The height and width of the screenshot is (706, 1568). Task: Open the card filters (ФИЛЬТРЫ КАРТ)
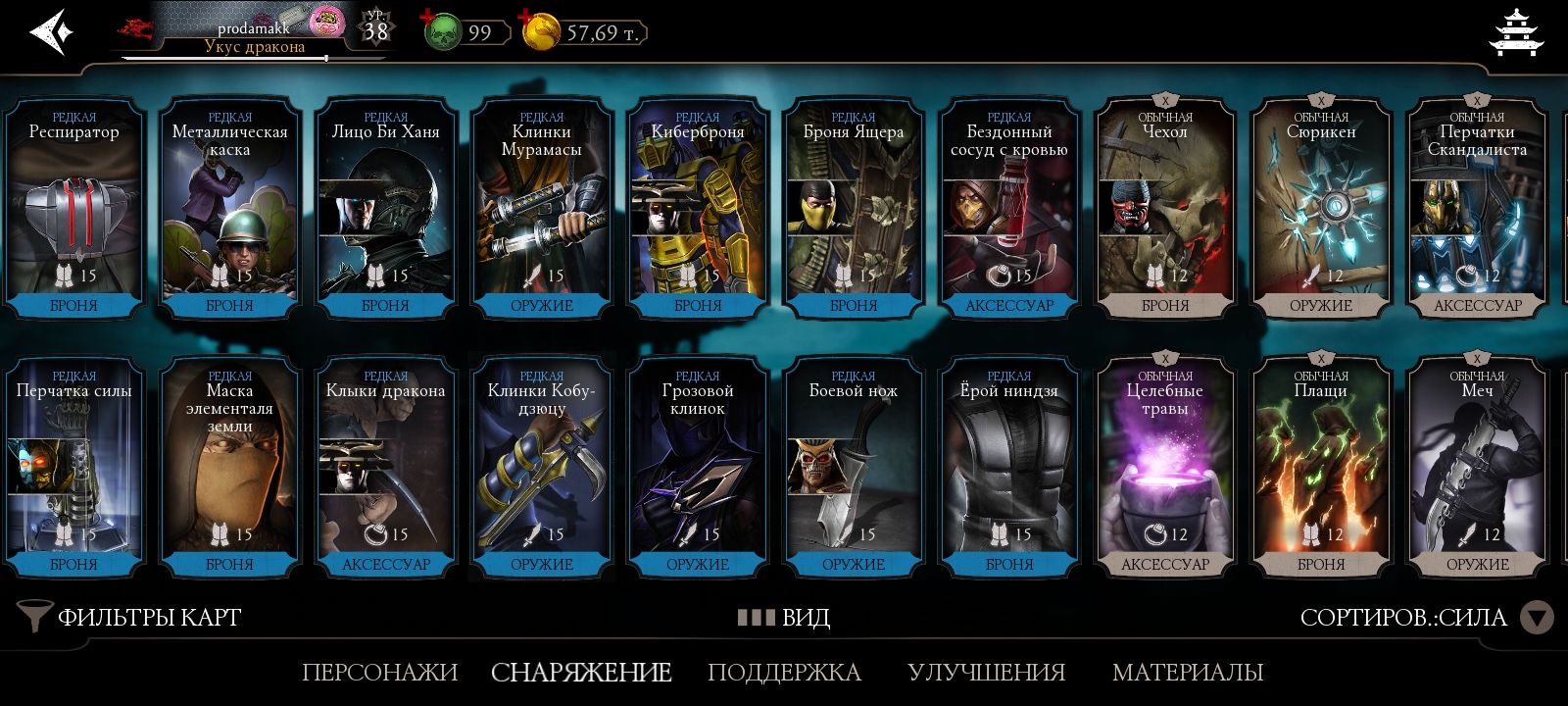pyautogui.click(x=130, y=617)
